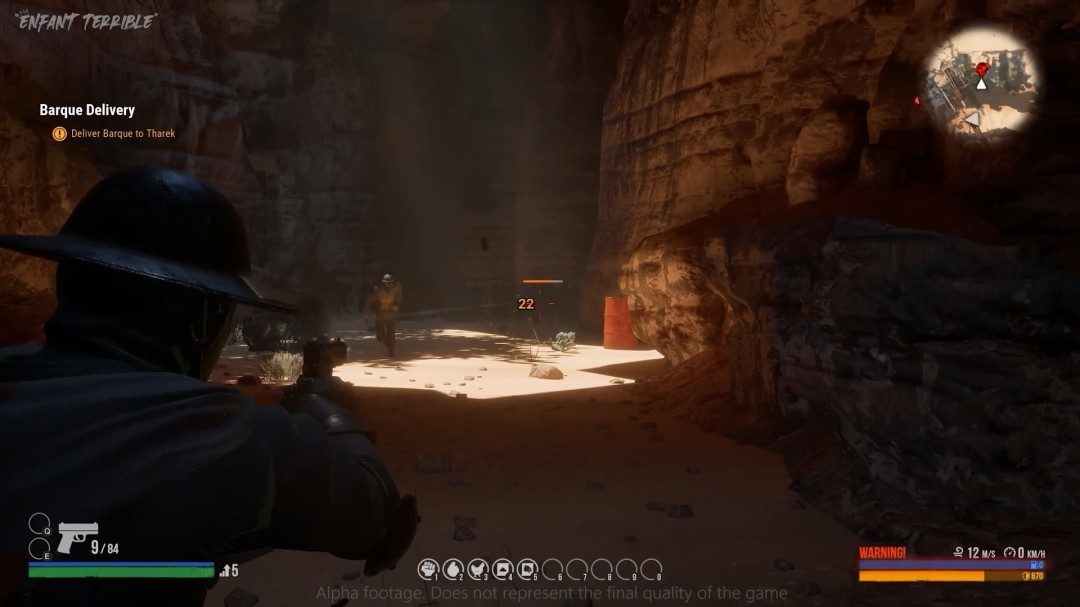Select the fist hotbar slot
The image size is (1080, 607).
pyautogui.click(x=428, y=569)
